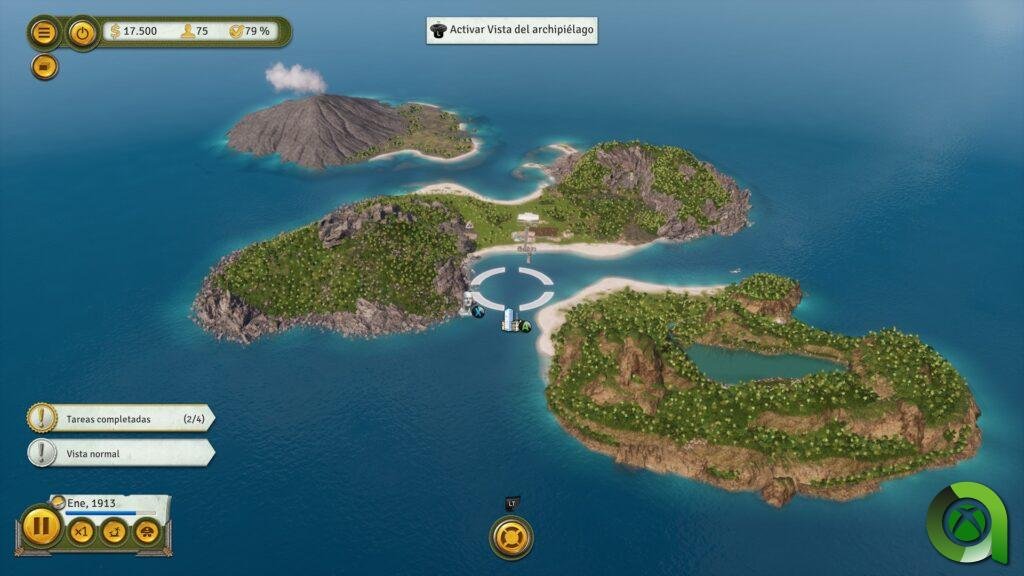1024x576 pixels.
Task: Open the Tareas completadas task list
Action: point(120,419)
